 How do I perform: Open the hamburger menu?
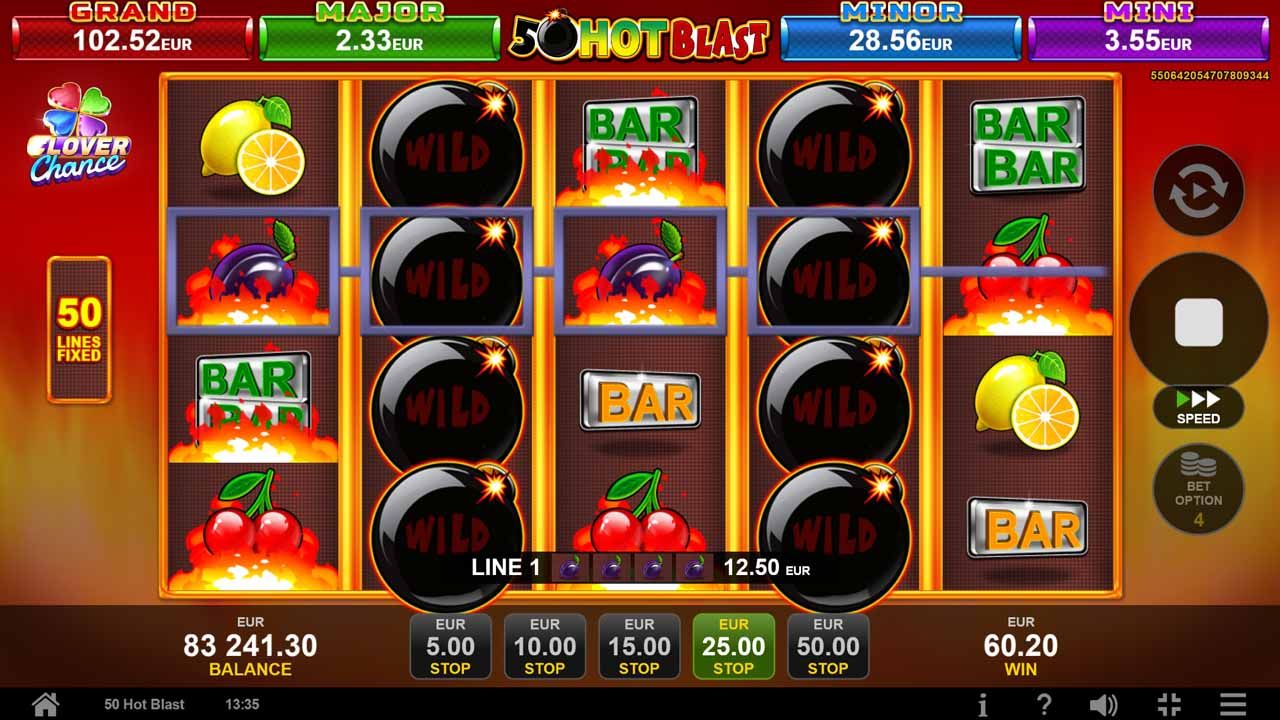(1233, 704)
